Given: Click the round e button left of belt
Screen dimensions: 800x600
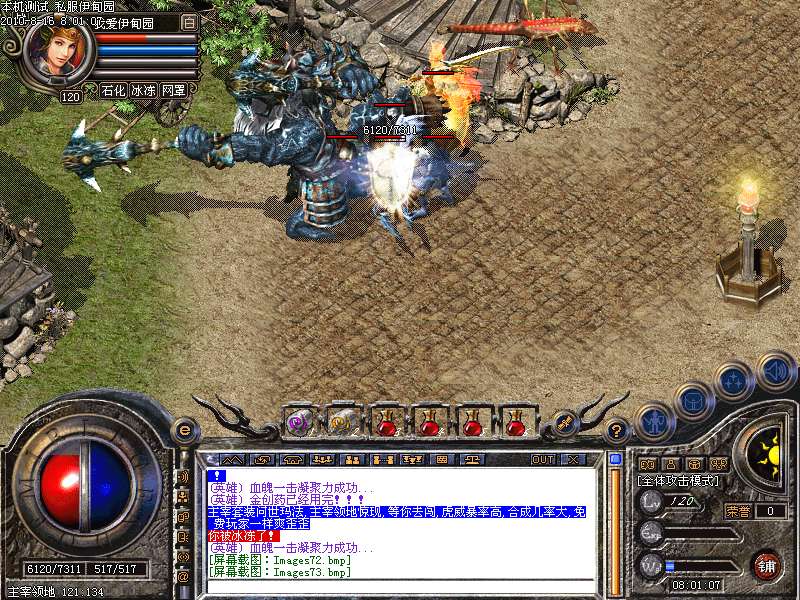Looking at the screenshot, I should coord(184,429).
